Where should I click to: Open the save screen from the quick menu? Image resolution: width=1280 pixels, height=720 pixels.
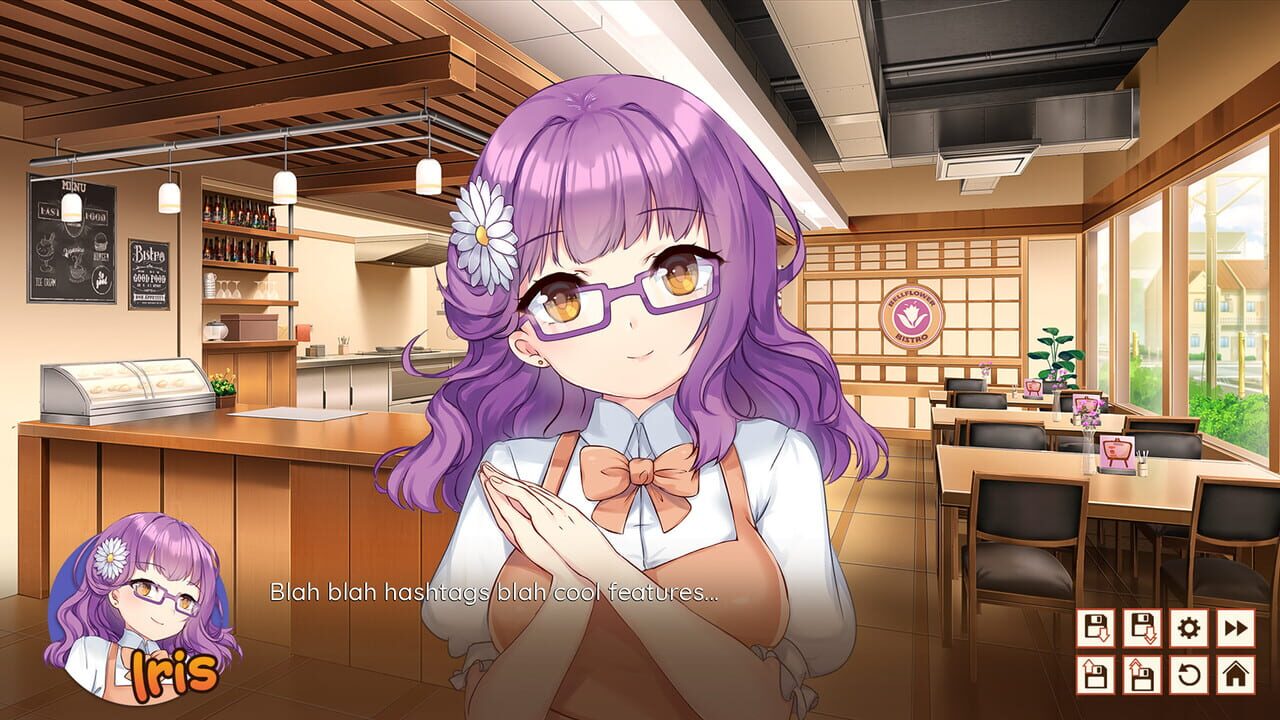tap(1097, 628)
